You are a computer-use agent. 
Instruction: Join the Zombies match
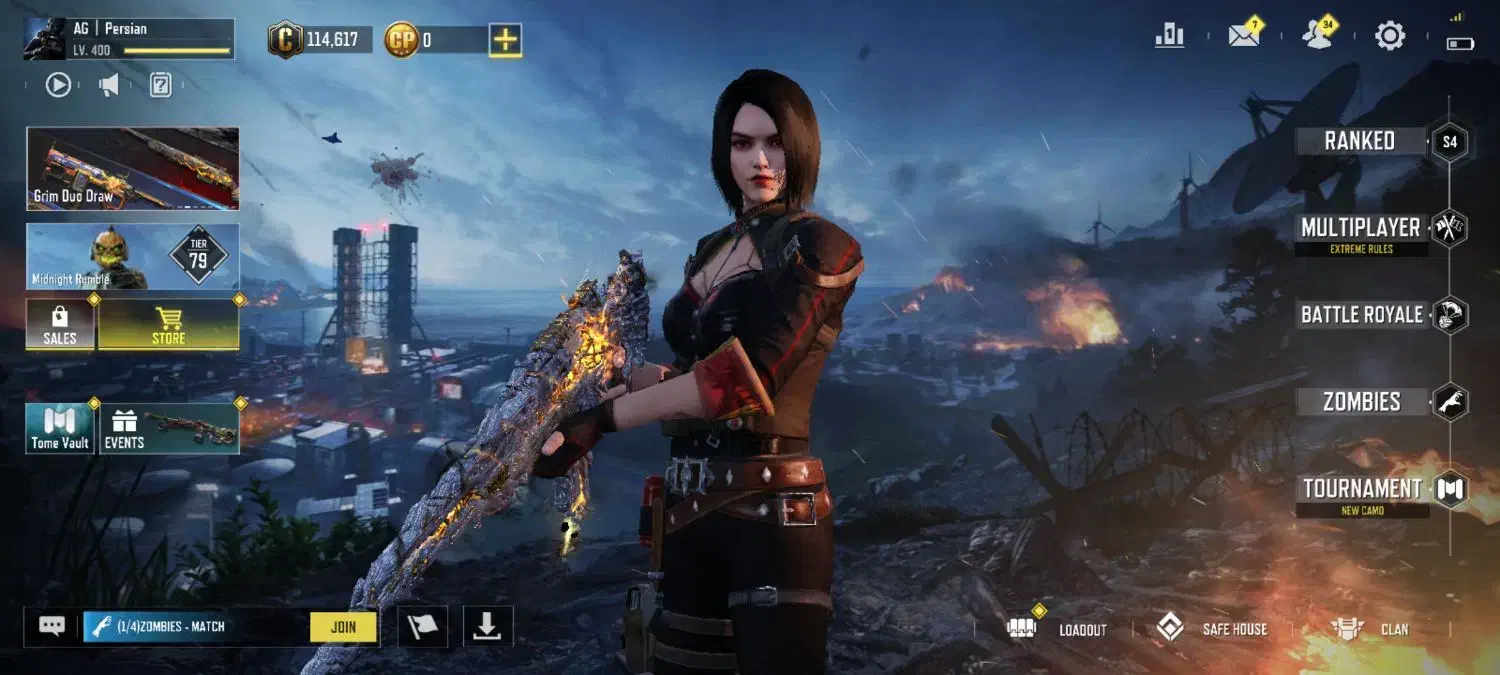(x=343, y=627)
